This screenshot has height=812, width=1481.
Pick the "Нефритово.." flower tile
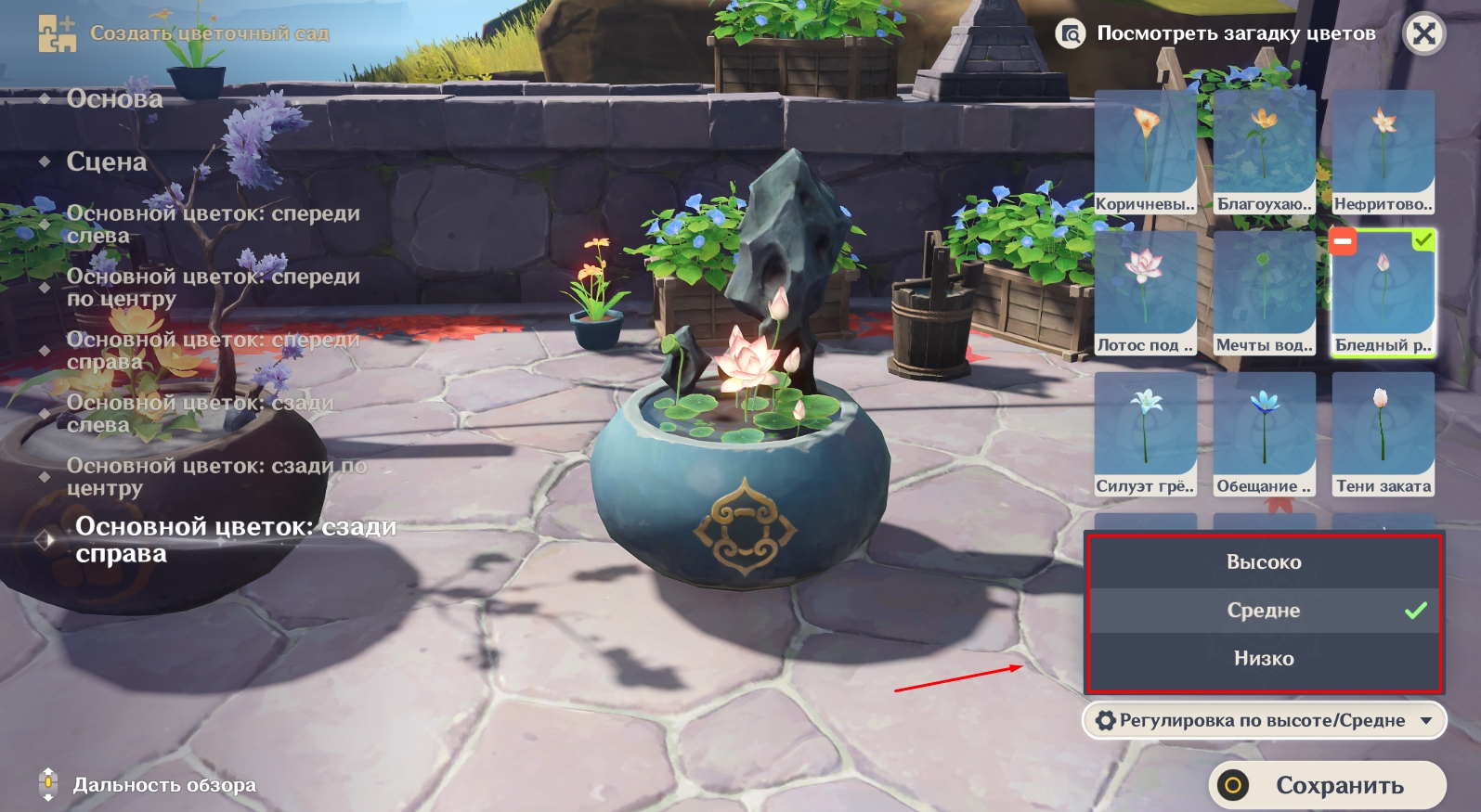coord(1383,152)
